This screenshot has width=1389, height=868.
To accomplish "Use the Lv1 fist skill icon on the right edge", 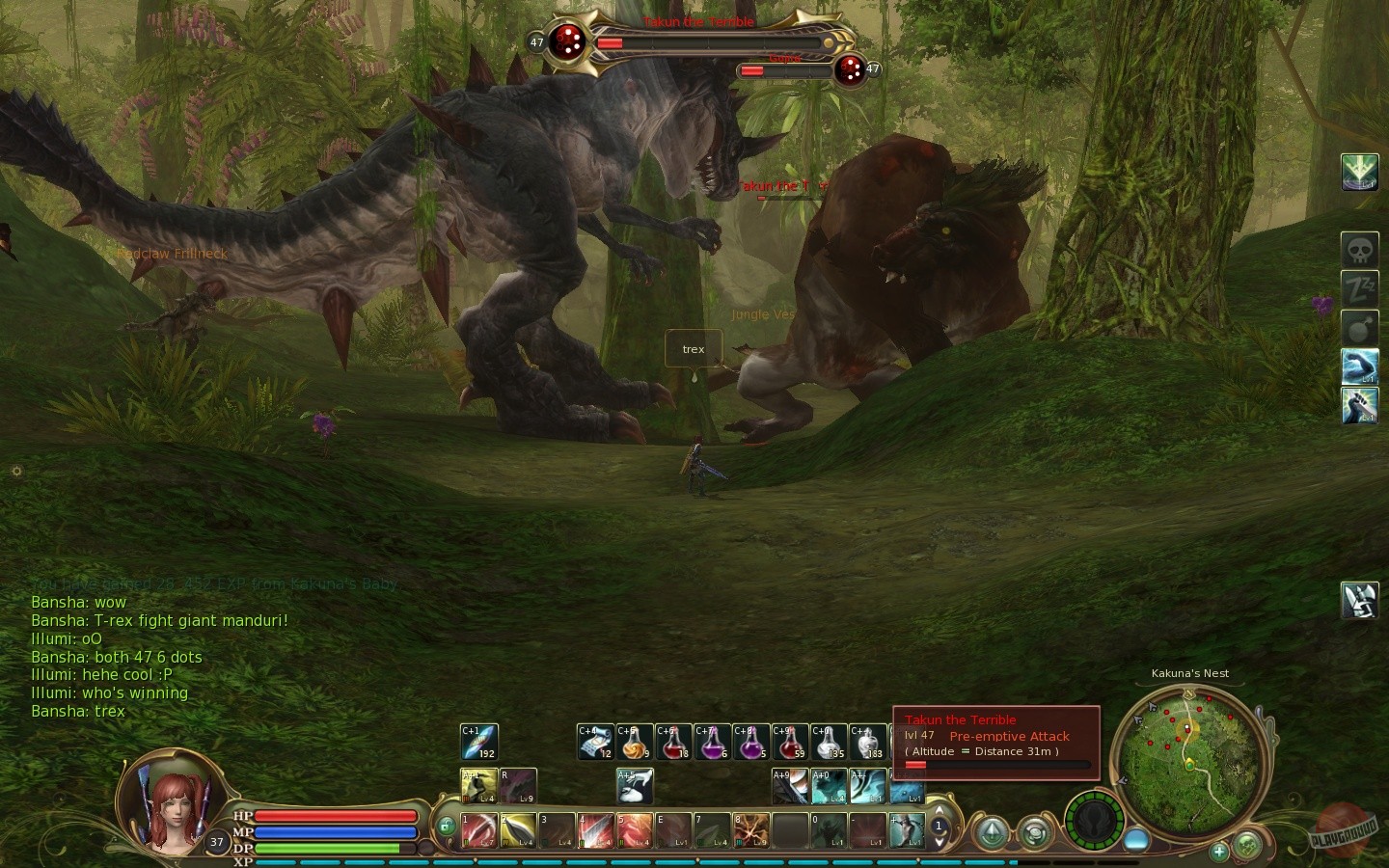I will tap(1360, 366).
